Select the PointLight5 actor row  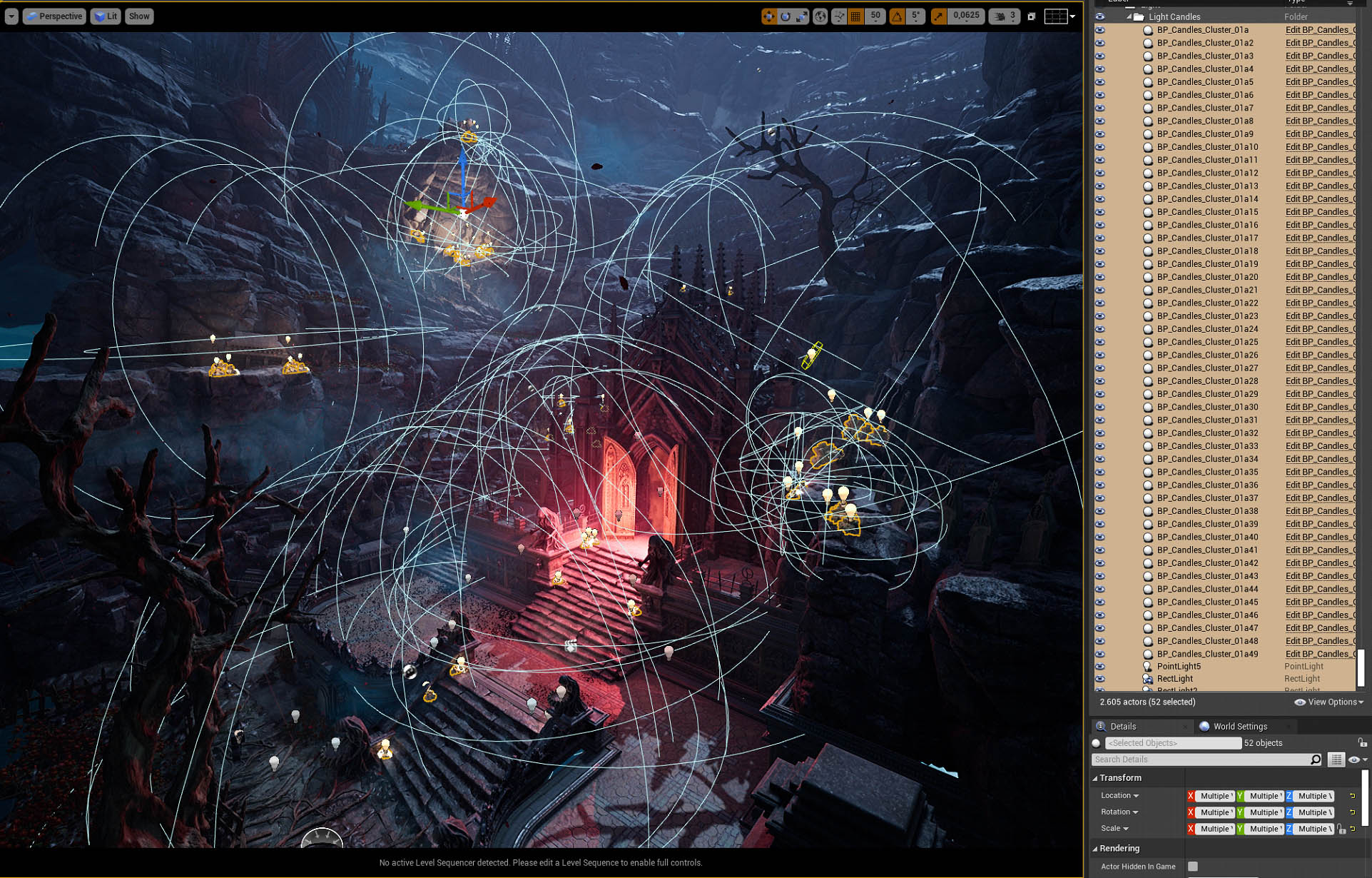pyautogui.click(x=1179, y=667)
